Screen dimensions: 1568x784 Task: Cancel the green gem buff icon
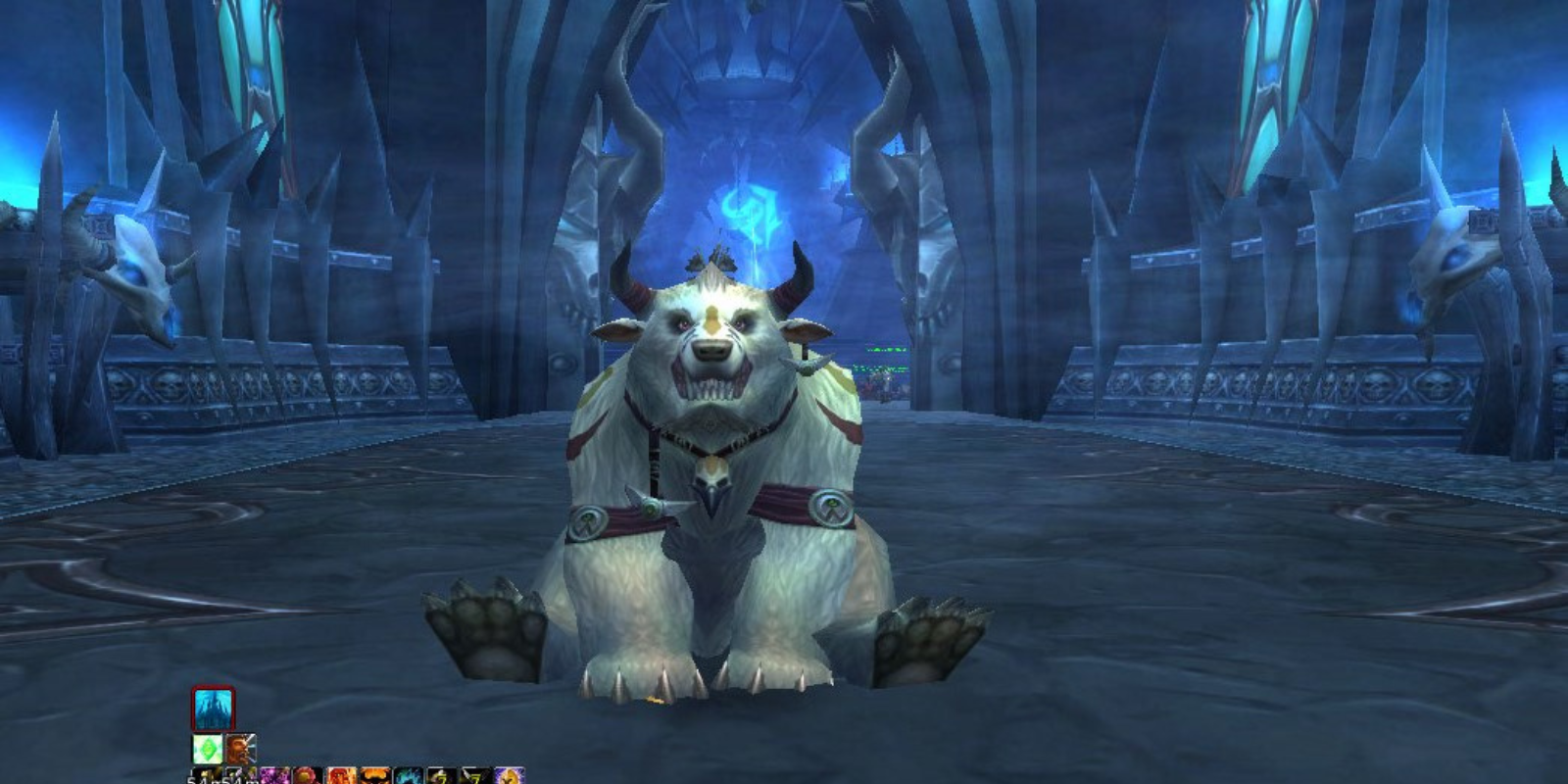(x=207, y=750)
